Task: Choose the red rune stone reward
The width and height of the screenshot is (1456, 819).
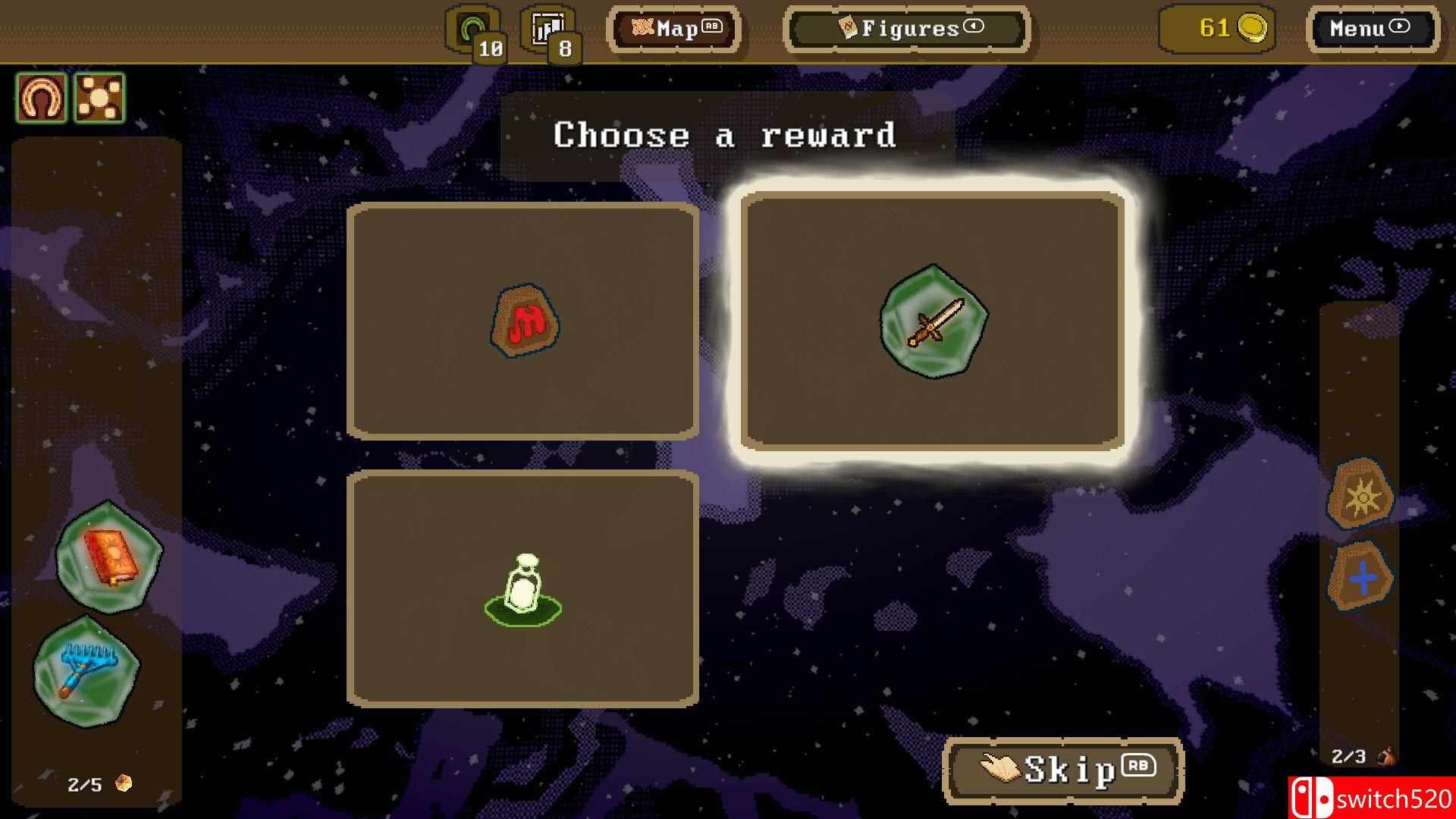Action: point(523,321)
